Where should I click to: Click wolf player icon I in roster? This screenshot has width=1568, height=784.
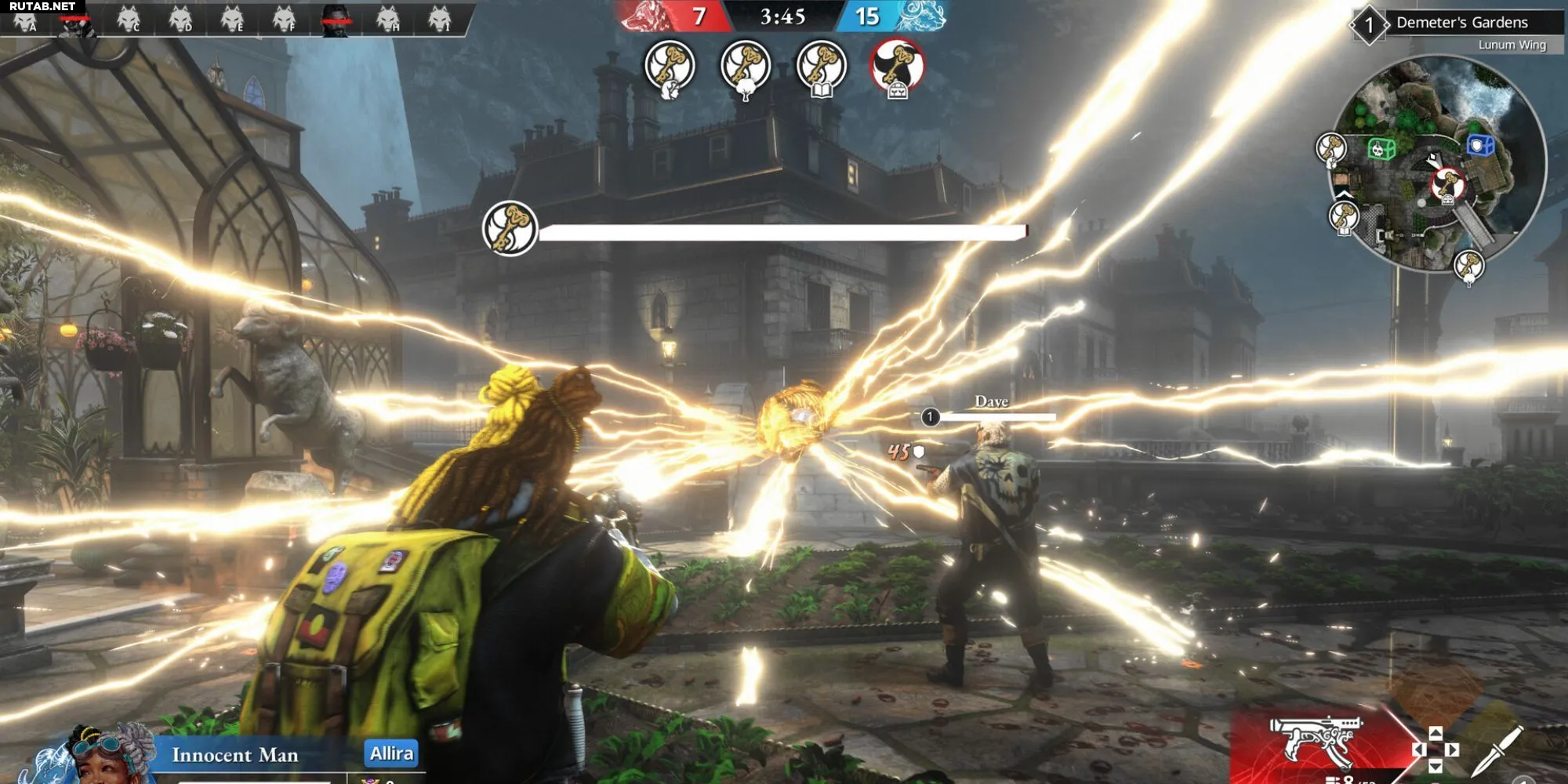pos(440,19)
